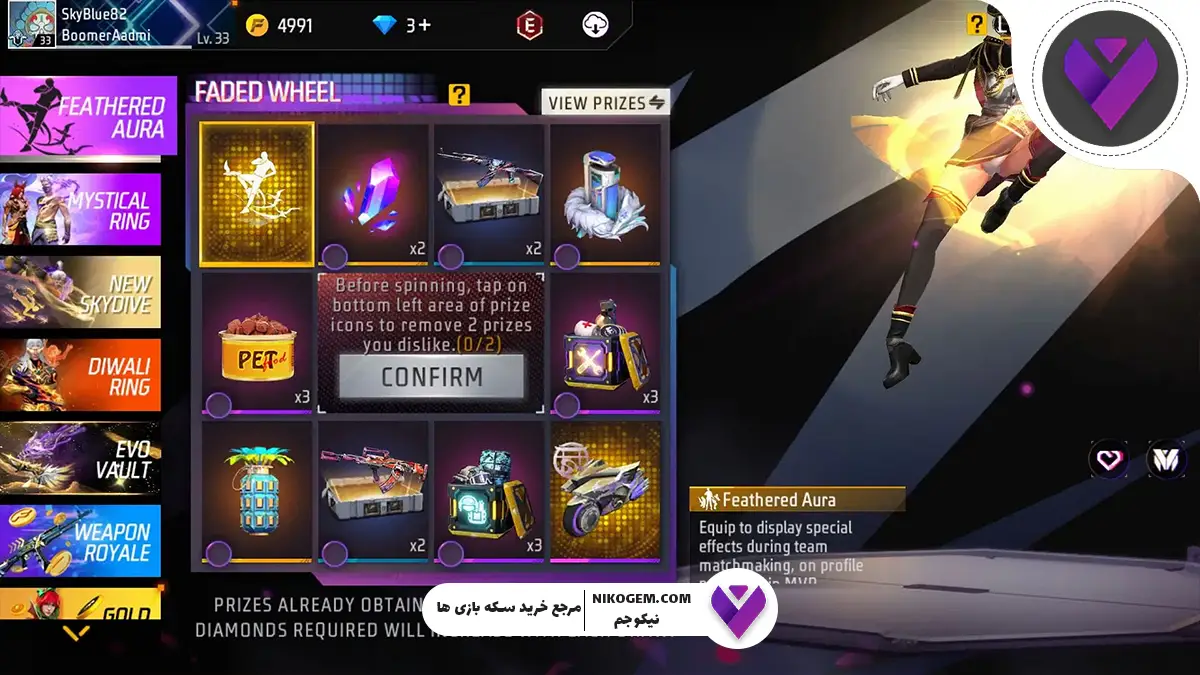Select the blue grenade prize tile
The image size is (1200, 675).
257,490
